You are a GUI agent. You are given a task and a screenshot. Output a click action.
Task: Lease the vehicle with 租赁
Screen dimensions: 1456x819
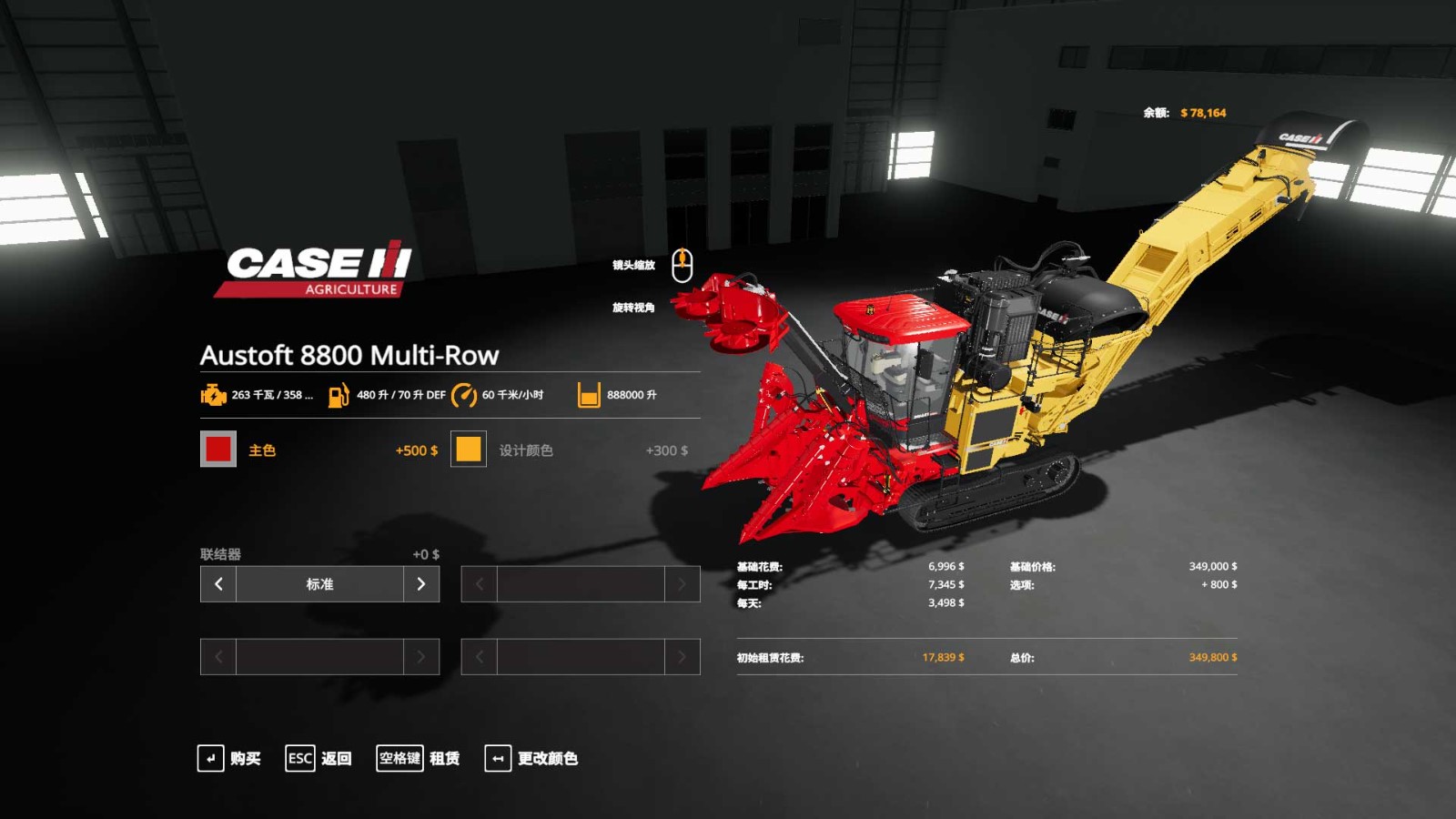(x=419, y=758)
